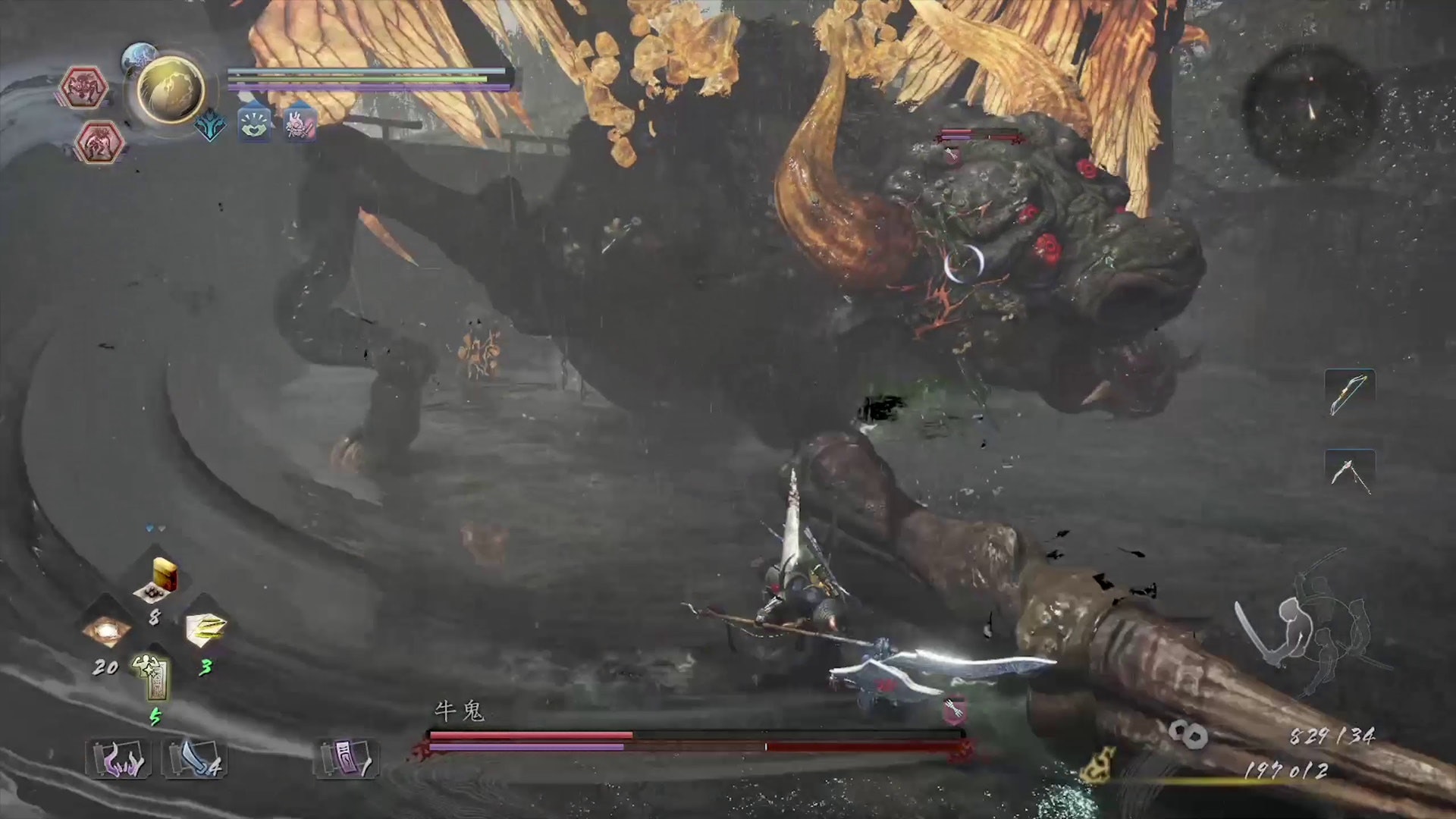Image resolution: width=1456 pixels, height=819 pixels.
Task: Click the golden guardian spirit orb
Action: tap(171, 90)
